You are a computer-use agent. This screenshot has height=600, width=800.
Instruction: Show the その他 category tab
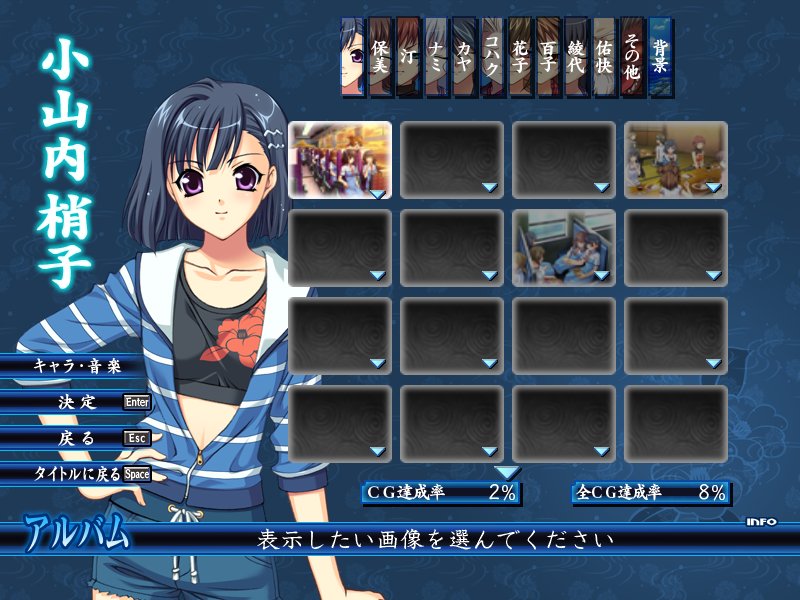coord(632,56)
